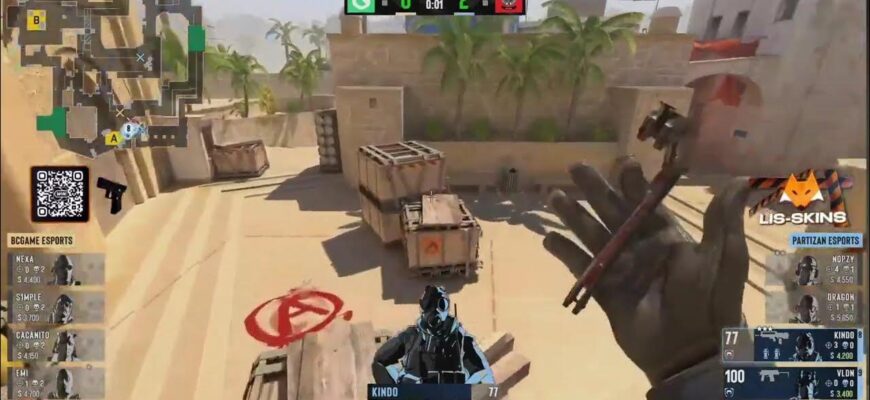Select NEXA's player row
The width and height of the screenshot is (870, 400).
coord(56,268)
